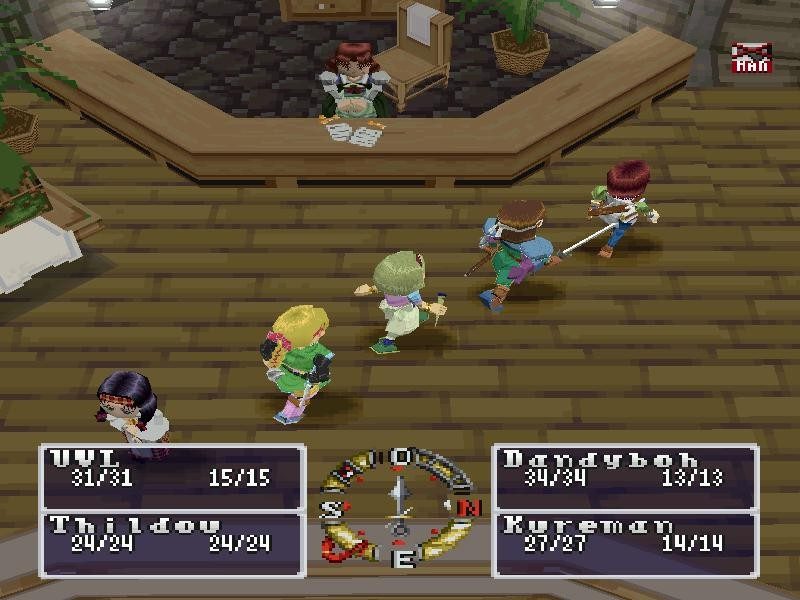Open Dandyboh's party status panel

[625, 476]
